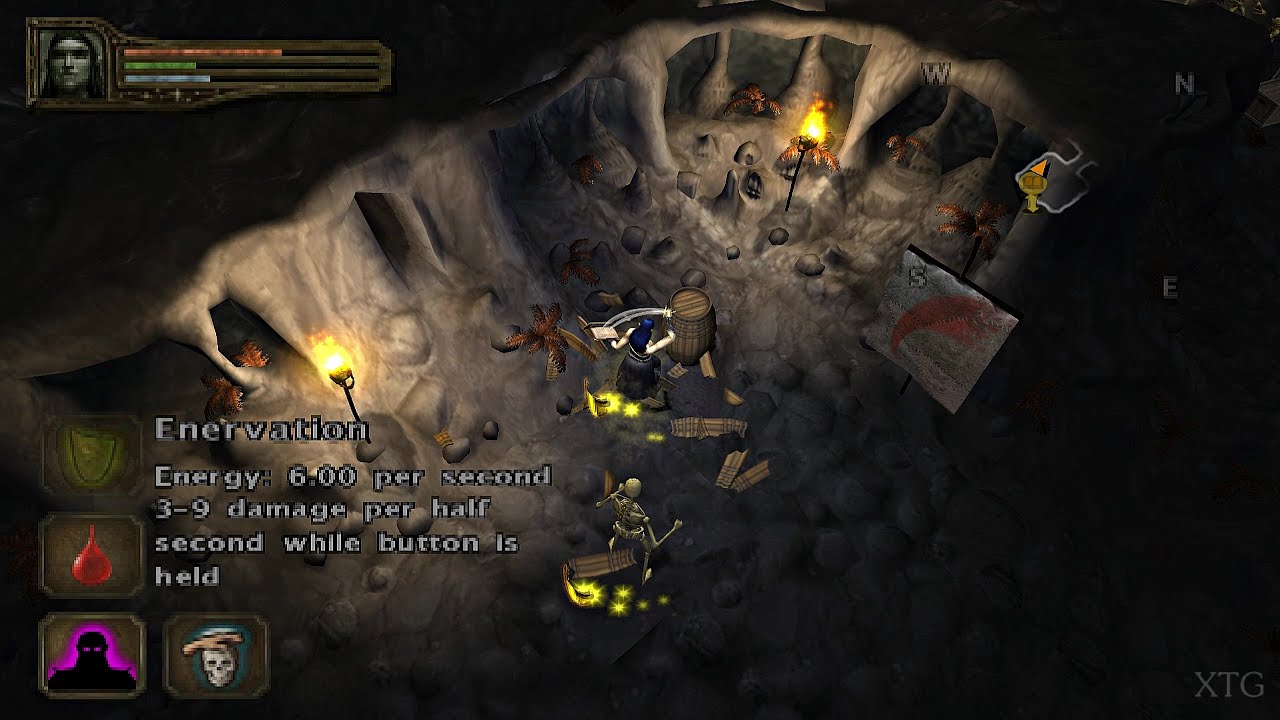This screenshot has width=1280, height=720.
Task: Click the gold marker on the automap
Action: pos(1032,185)
